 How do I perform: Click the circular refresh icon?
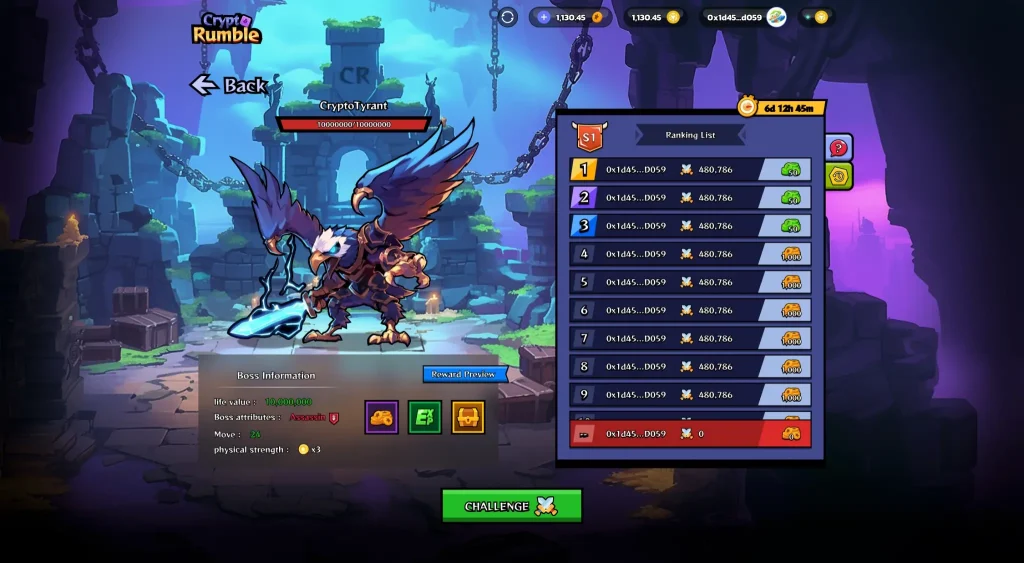coord(508,17)
